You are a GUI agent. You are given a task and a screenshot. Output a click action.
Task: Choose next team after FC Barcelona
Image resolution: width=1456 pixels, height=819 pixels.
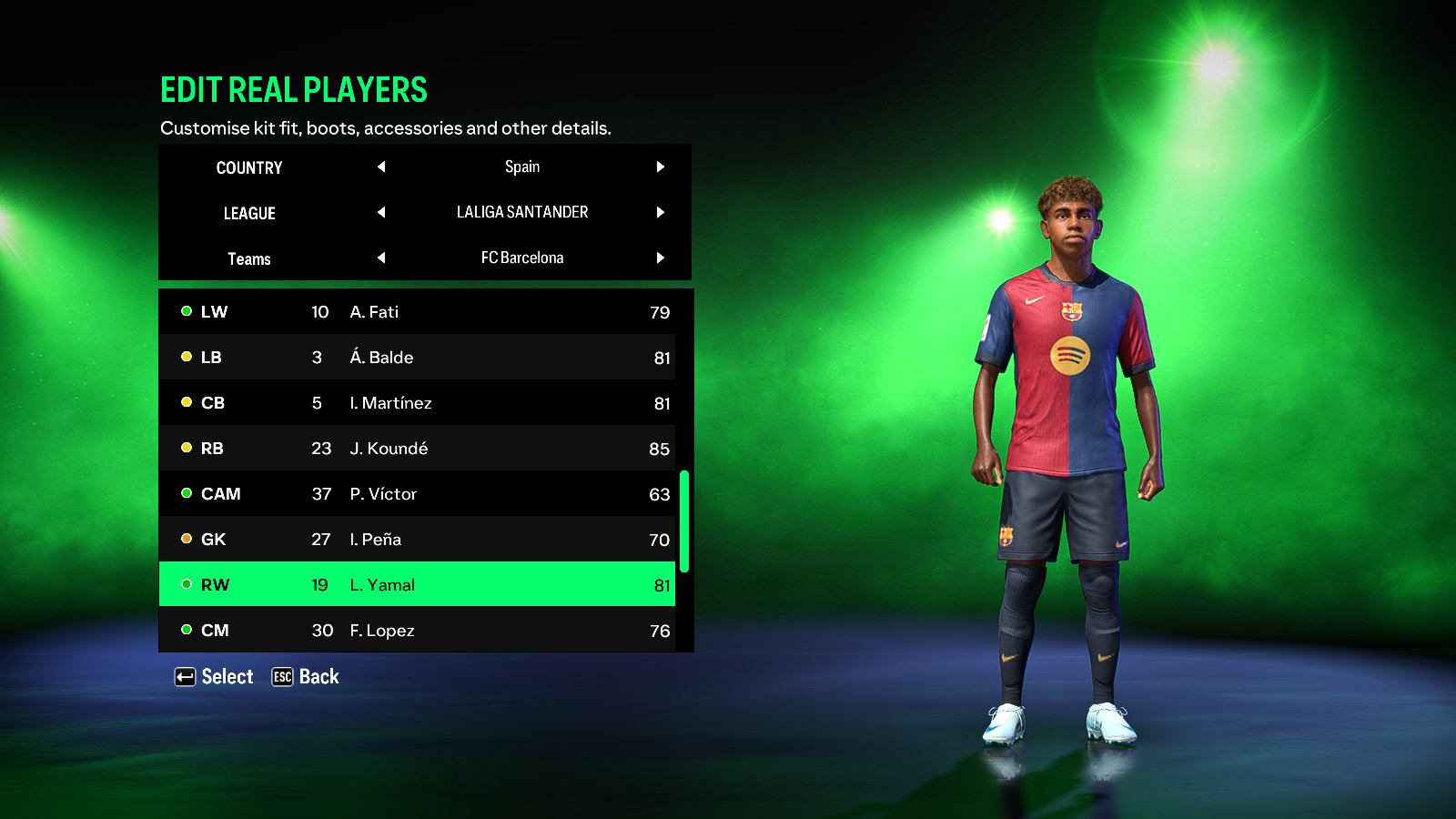[661, 258]
